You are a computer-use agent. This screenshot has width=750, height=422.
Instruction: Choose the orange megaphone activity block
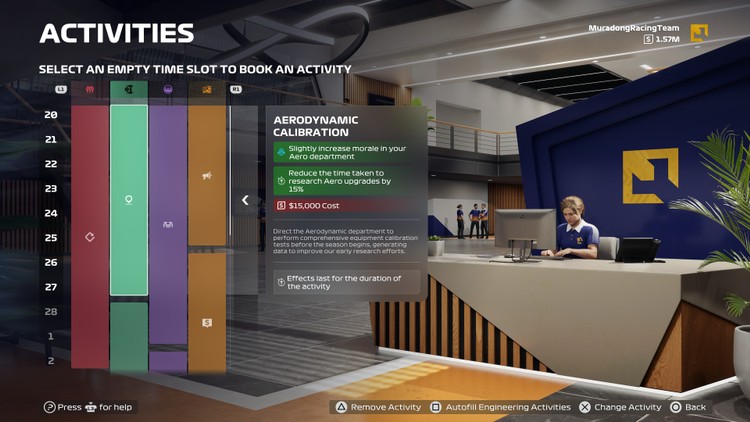click(x=207, y=178)
